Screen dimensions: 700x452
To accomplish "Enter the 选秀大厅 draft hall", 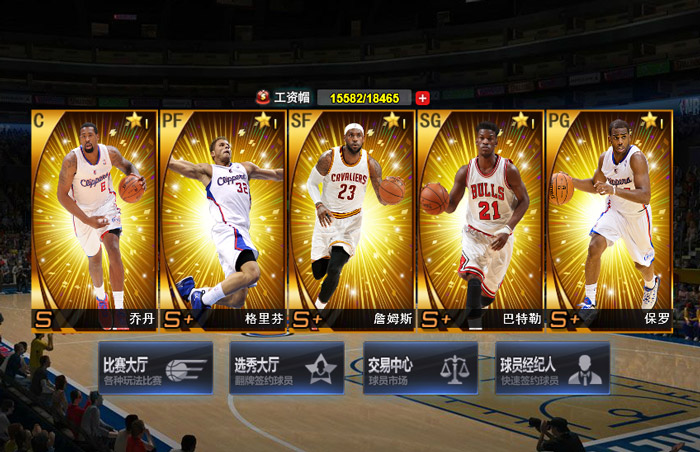I will 287,368.
